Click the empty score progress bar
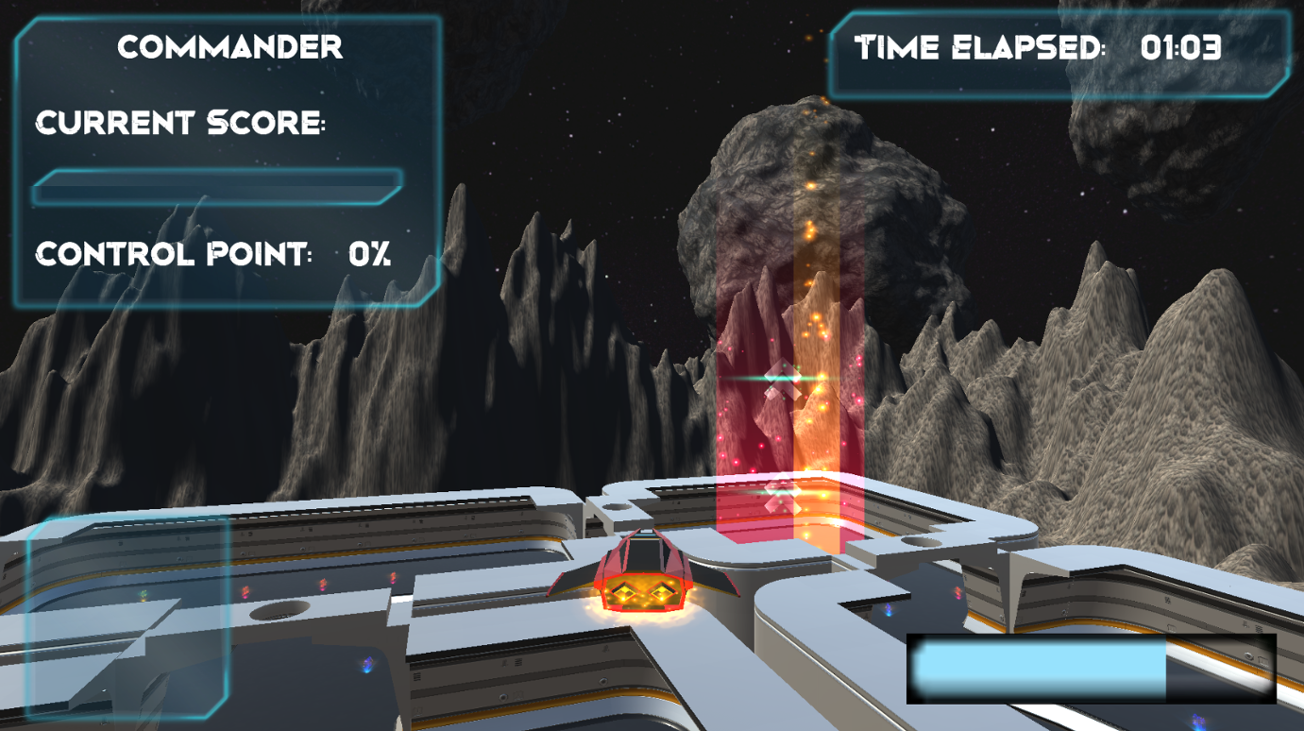The image size is (1304, 731). click(x=220, y=186)
